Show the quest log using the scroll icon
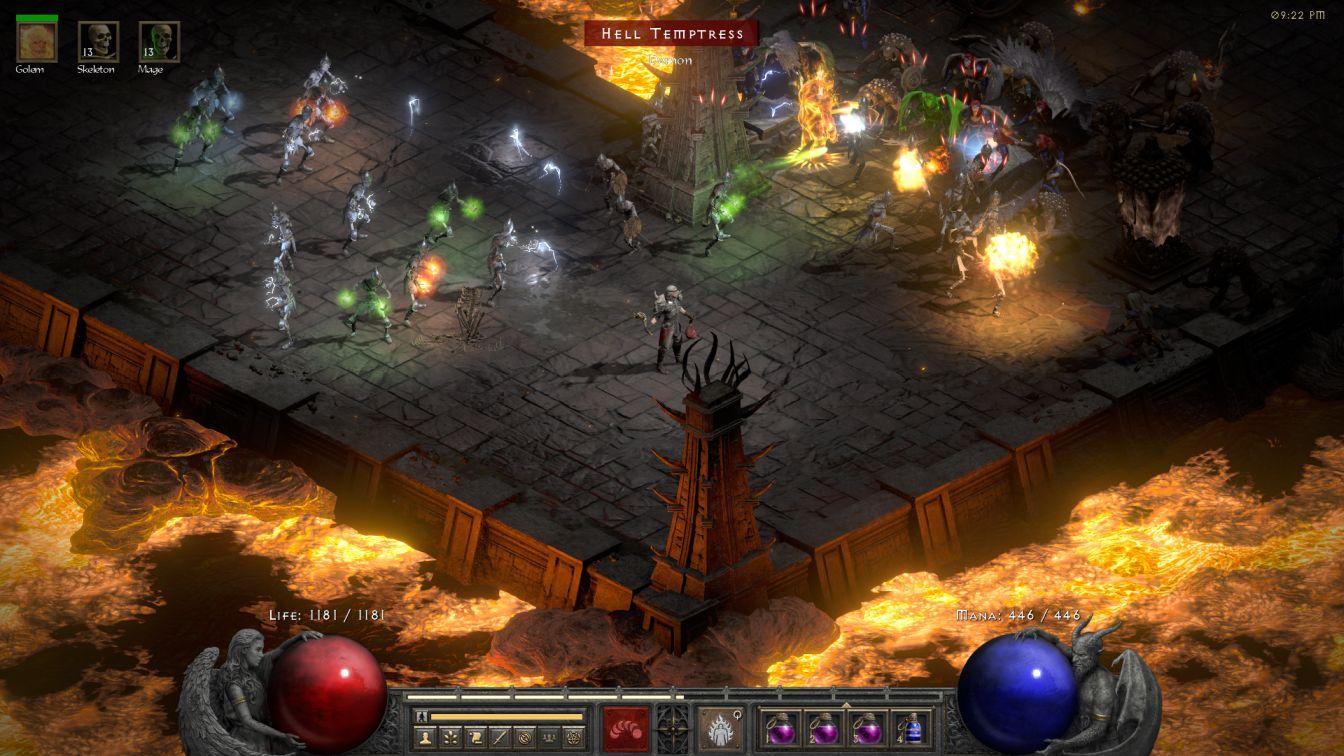 point(474,738)
